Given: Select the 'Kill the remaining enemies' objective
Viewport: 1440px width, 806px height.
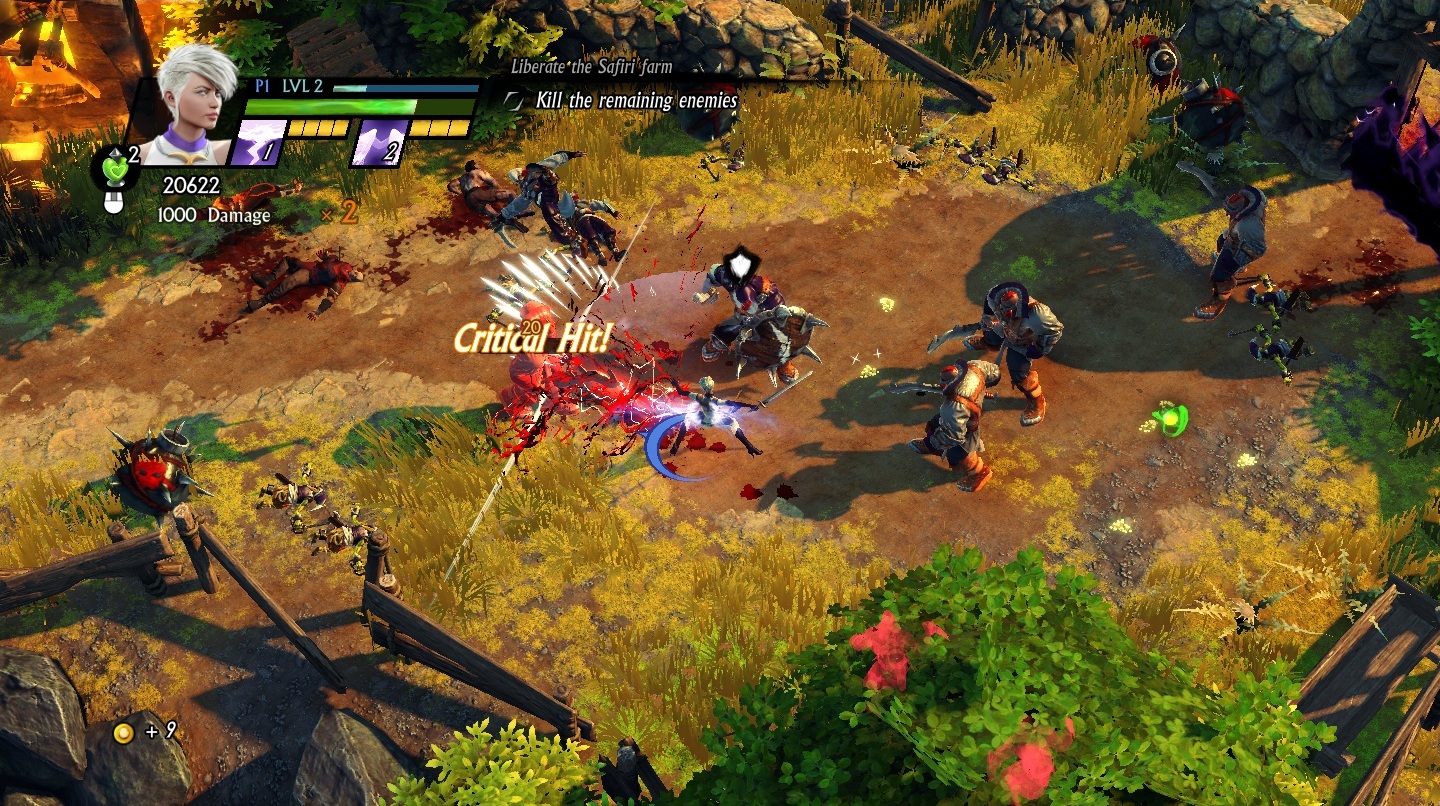Looking at the screenshot, I should click(x=636, y=100).
